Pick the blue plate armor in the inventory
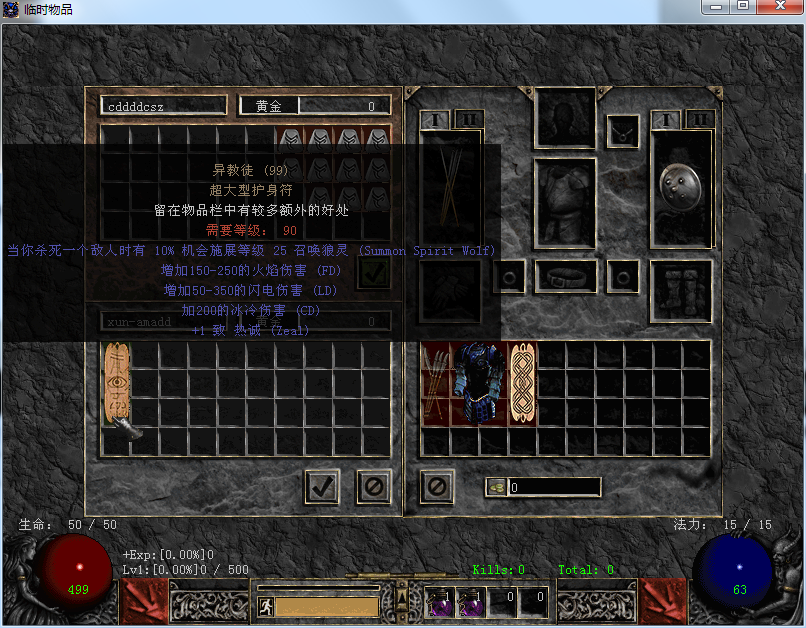The width and height of the screenshot is (806, 628). (x=479, y=384)
